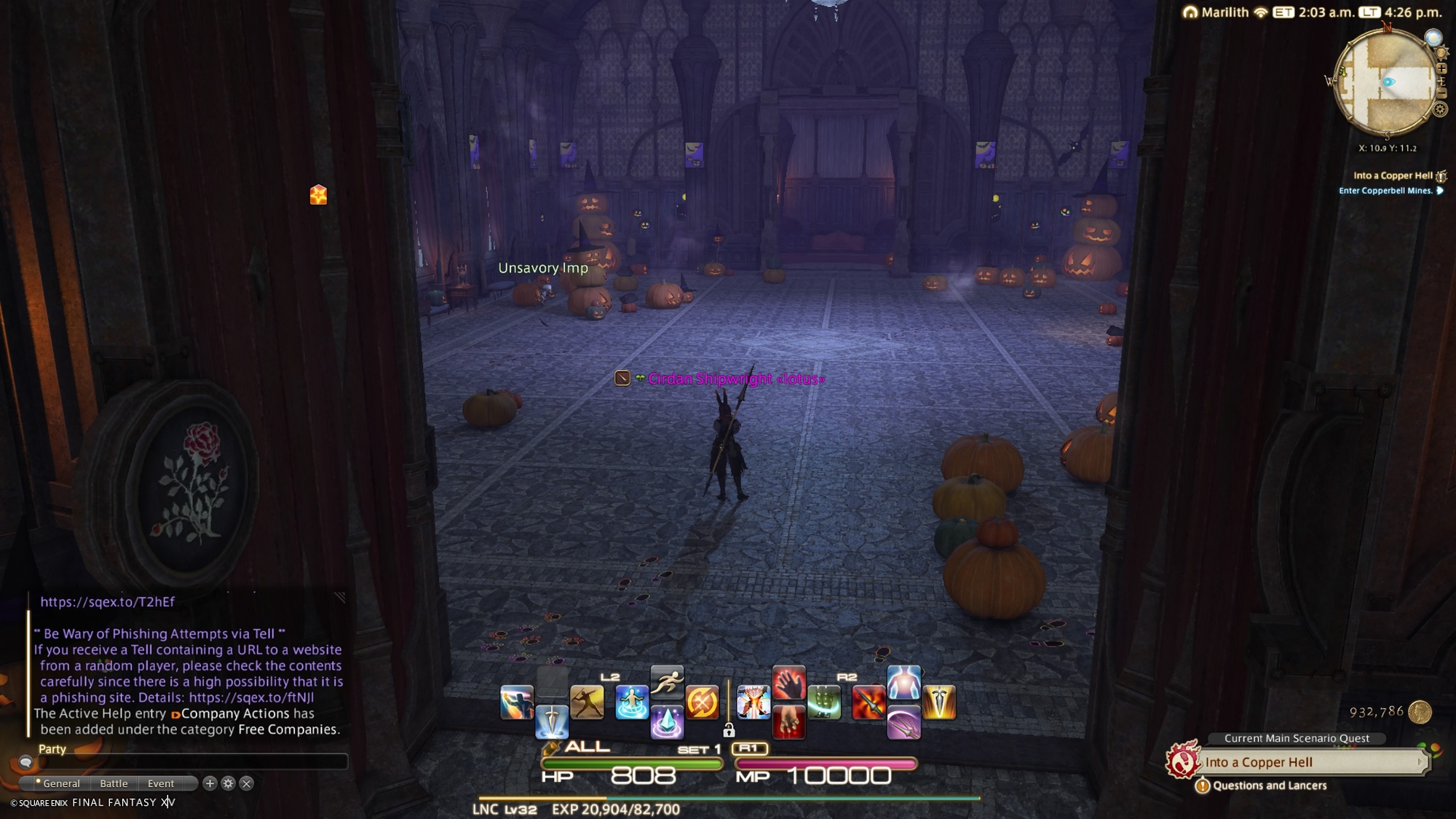This screenshot has height=819, width=1456.
Task: Open minimap settings gear
Action: coord(1440,110)
